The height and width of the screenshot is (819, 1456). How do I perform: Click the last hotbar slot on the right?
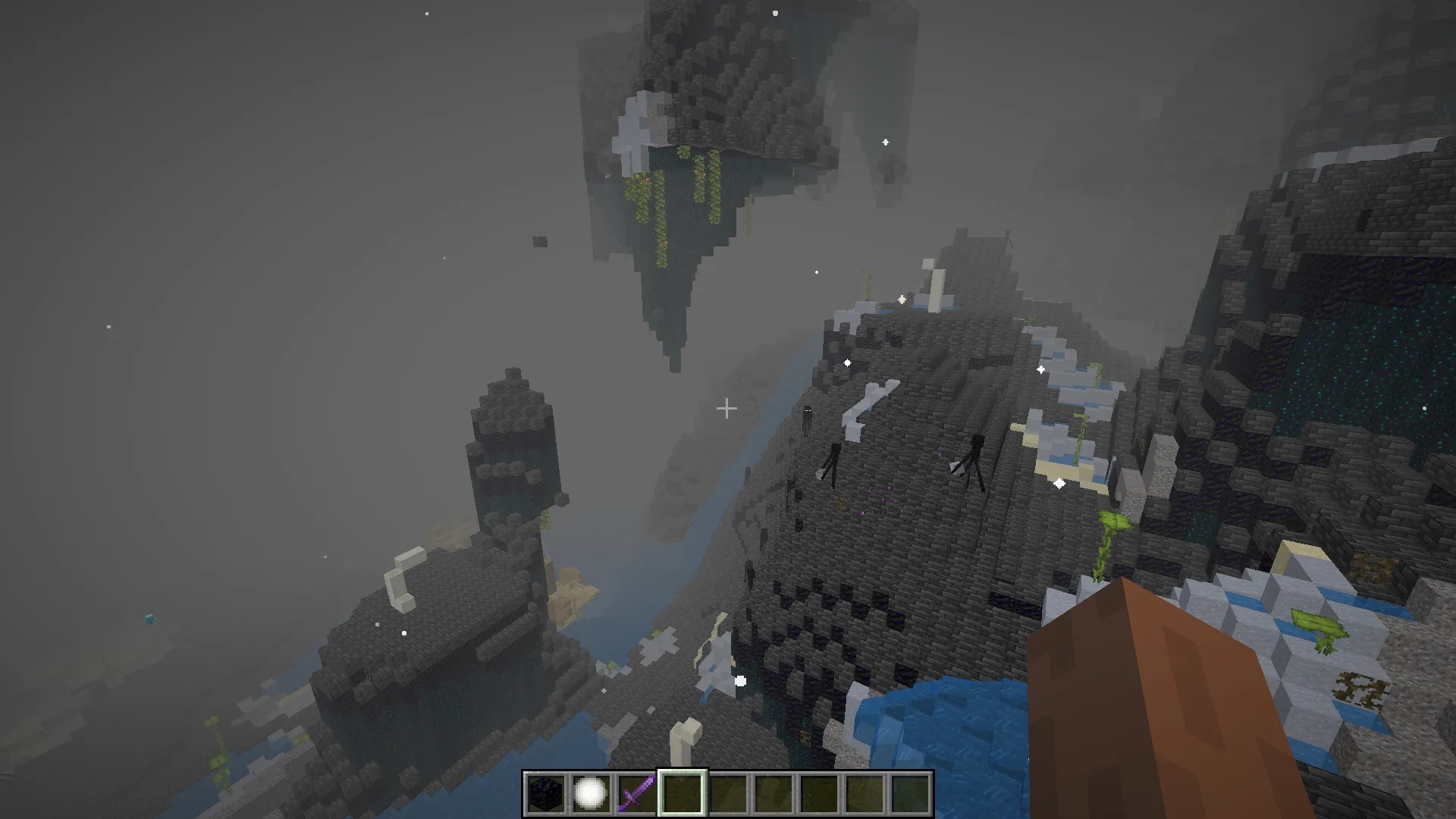(x=908, y=792)
